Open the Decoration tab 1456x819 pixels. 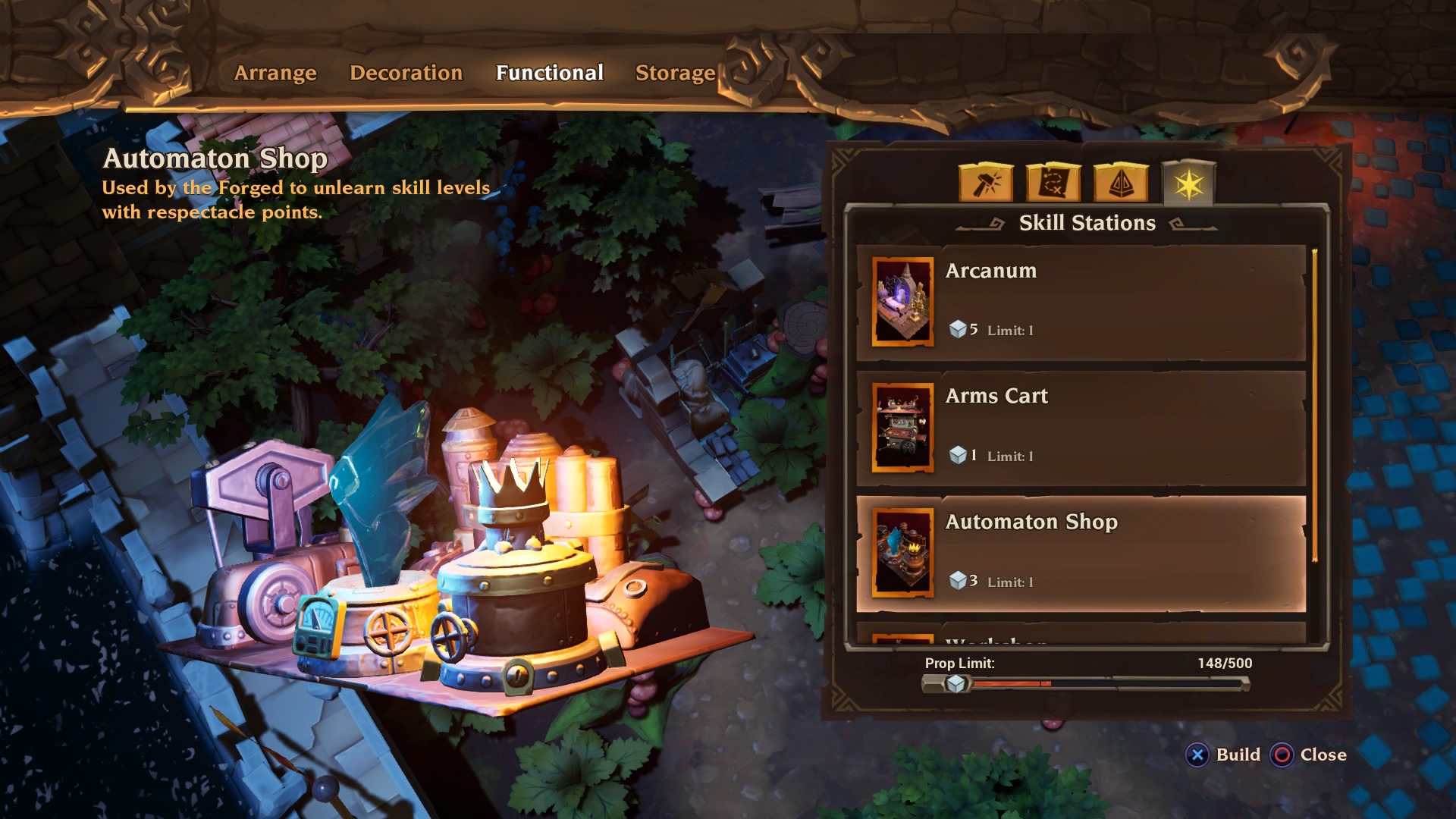tap(406, 74)
